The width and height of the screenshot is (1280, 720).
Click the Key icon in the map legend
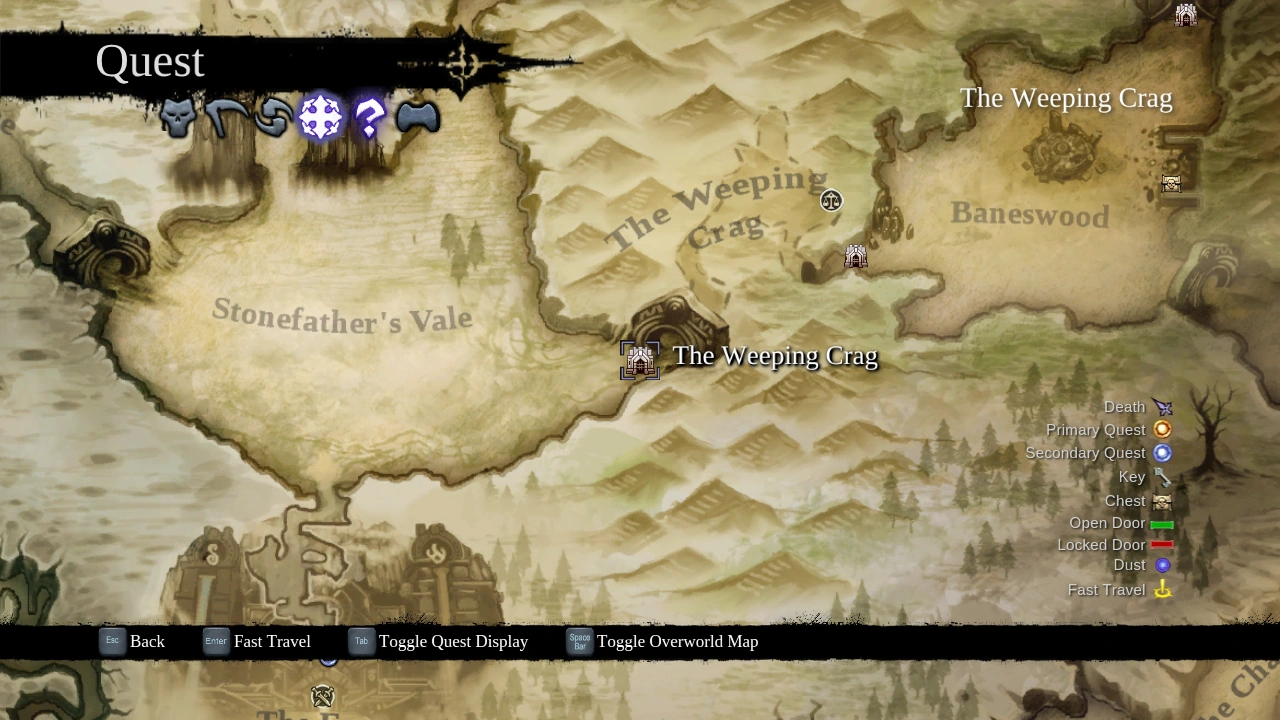tap(1162, 477)
